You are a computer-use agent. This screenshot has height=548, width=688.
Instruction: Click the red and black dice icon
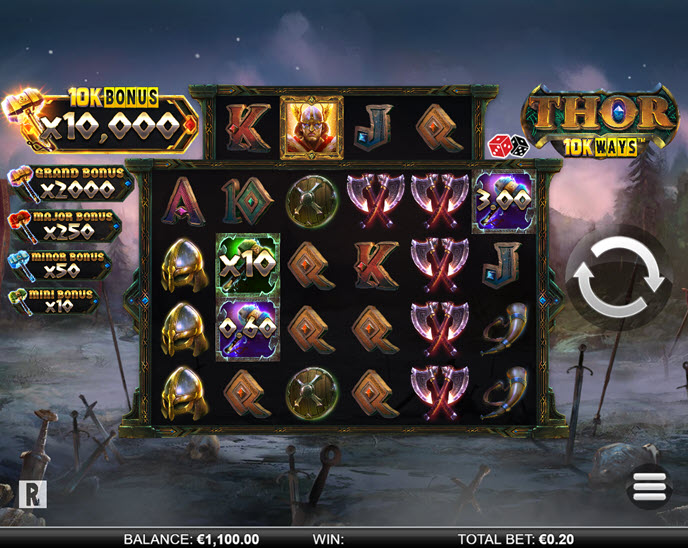(508, 147)
